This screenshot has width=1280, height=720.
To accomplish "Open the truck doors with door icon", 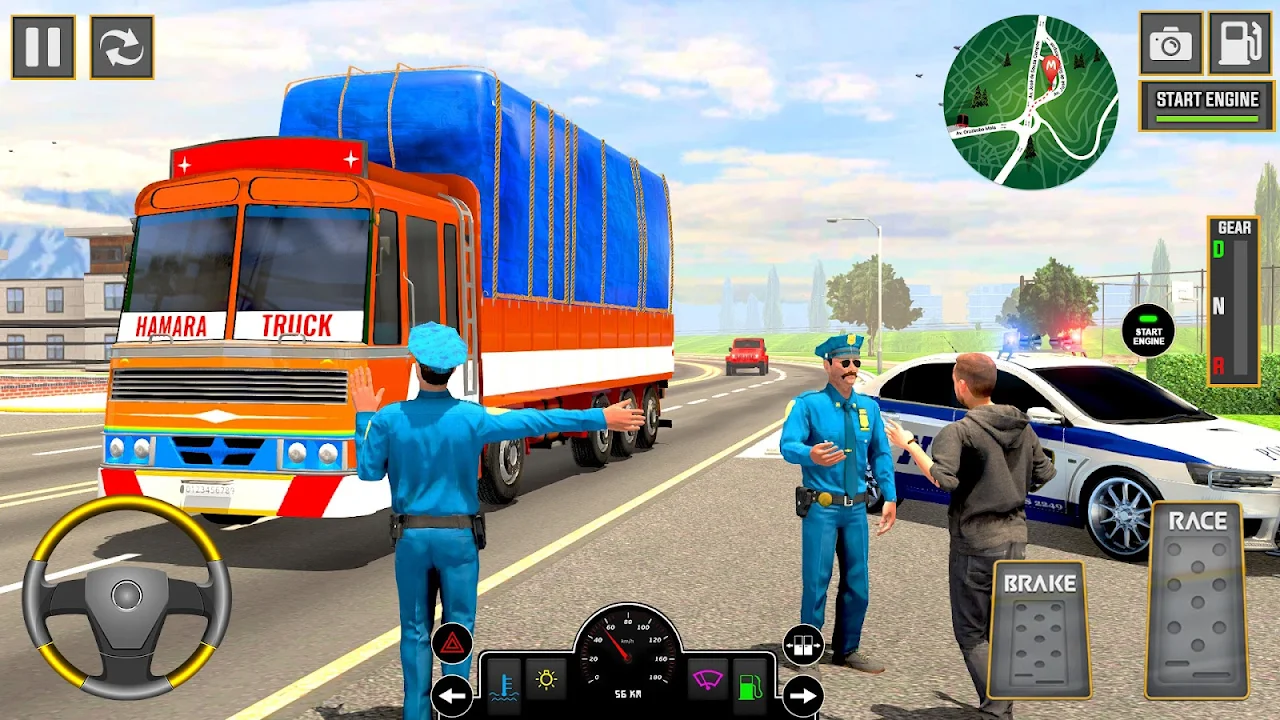I will (802, 645).
